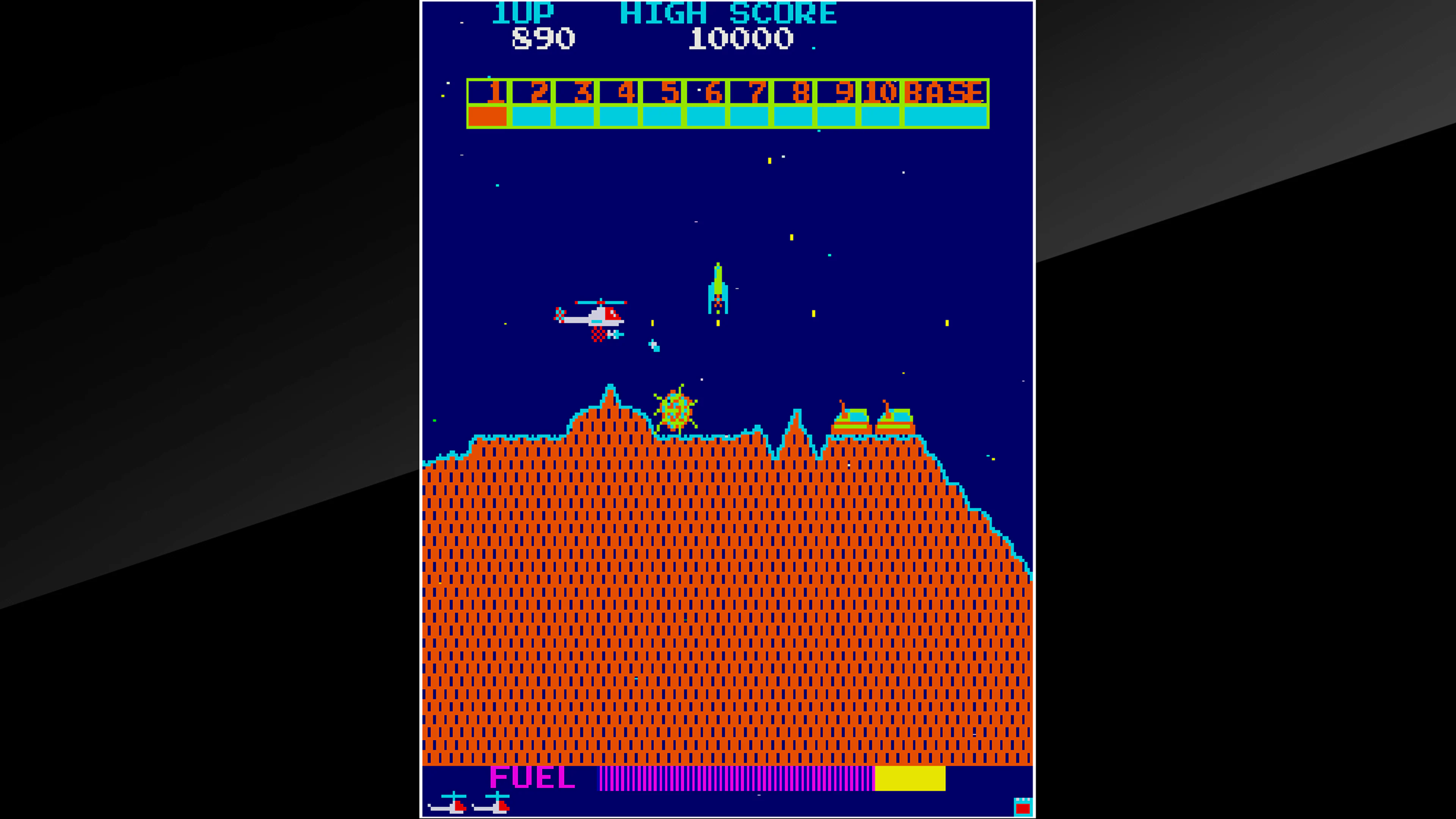Image resolution: width=1456 pixels, height=819 pixels.
Task: Select the BASE label in the stage bar
Action: 944,92
